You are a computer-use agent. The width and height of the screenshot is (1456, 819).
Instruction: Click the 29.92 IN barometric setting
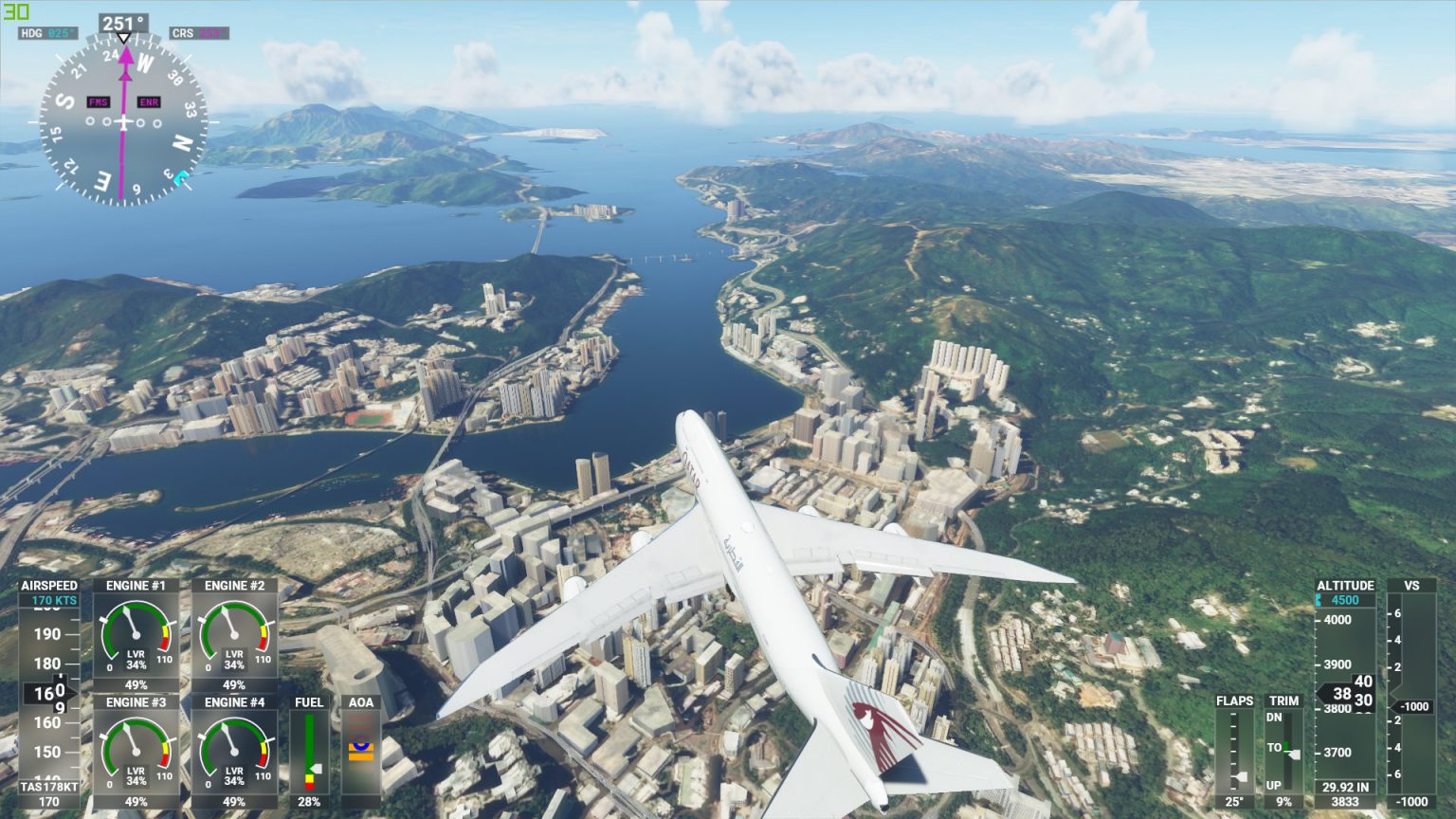pyautogui.click(x=1346, y=786)
